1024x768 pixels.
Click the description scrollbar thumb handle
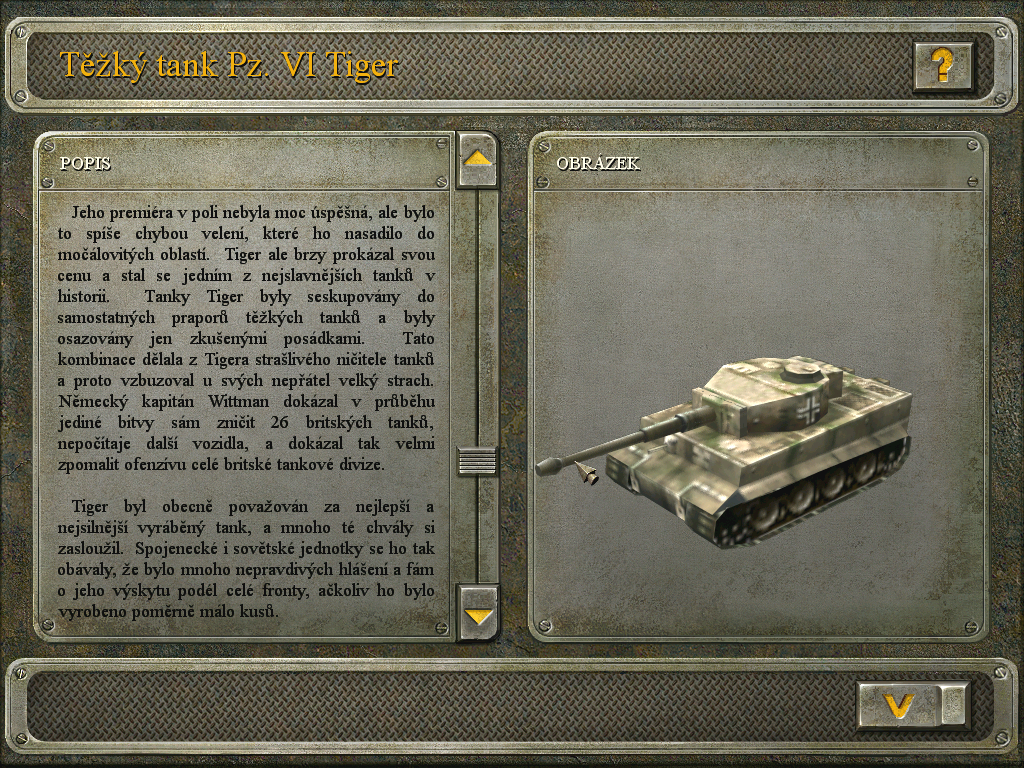pyautogui.click(x=477, y=461)
